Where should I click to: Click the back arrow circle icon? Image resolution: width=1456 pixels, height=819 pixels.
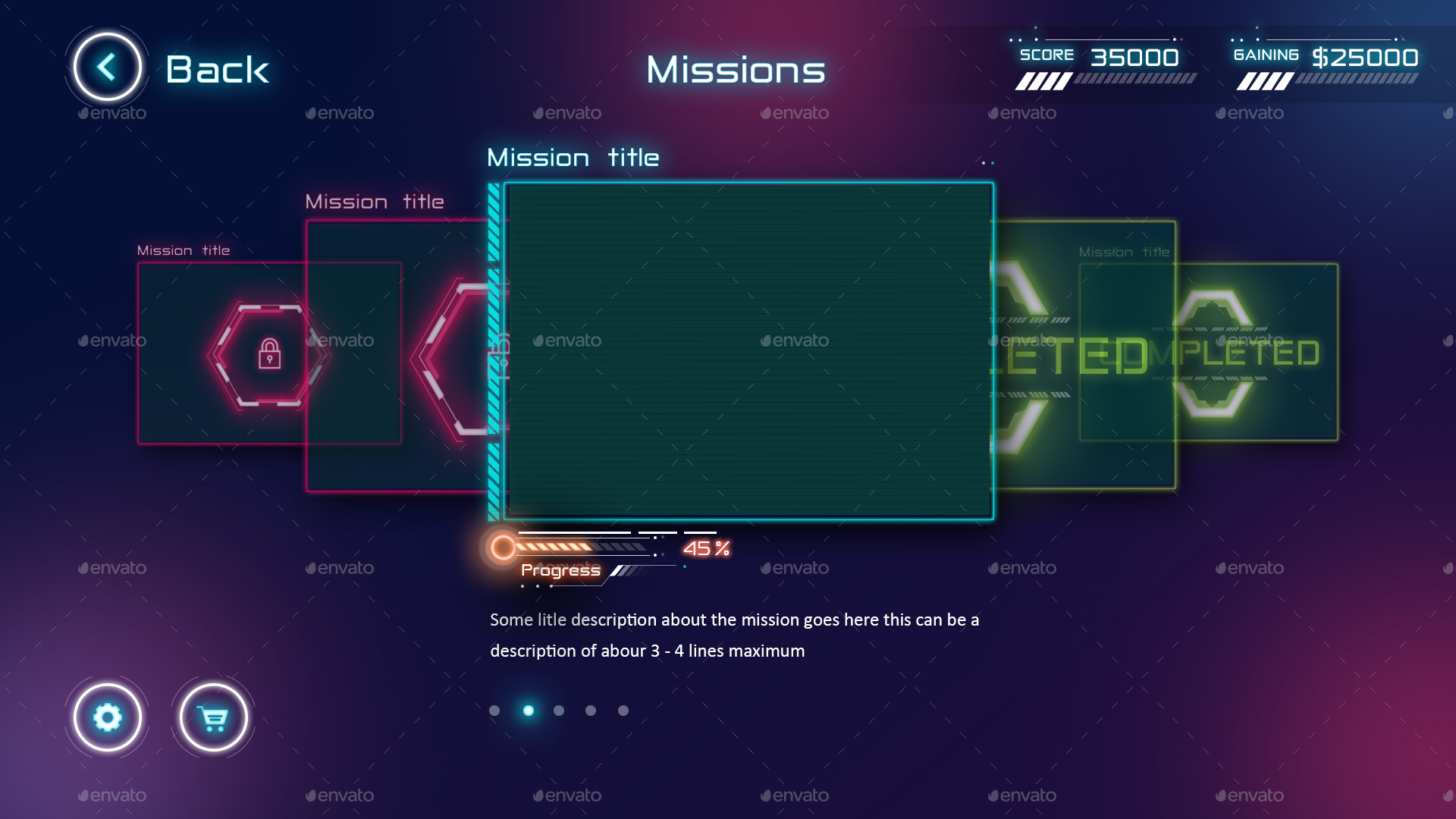point(106,67)
